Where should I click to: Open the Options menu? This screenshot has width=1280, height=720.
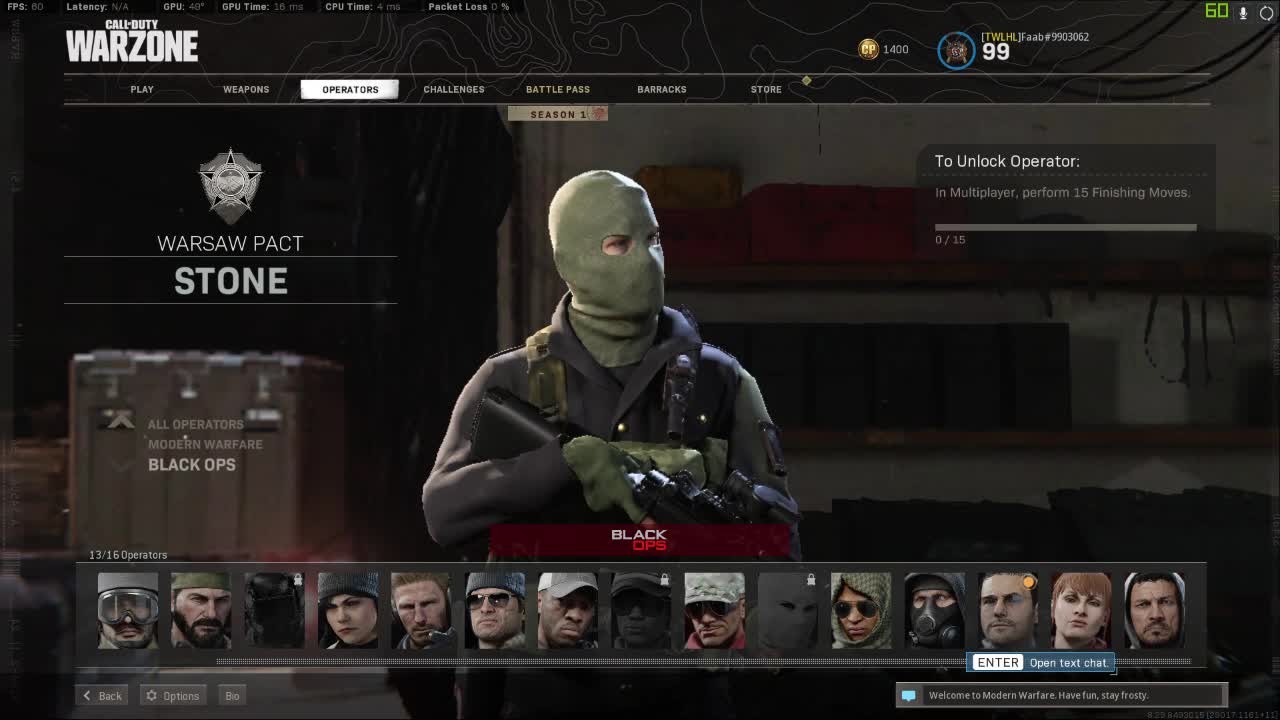(173, 696)
